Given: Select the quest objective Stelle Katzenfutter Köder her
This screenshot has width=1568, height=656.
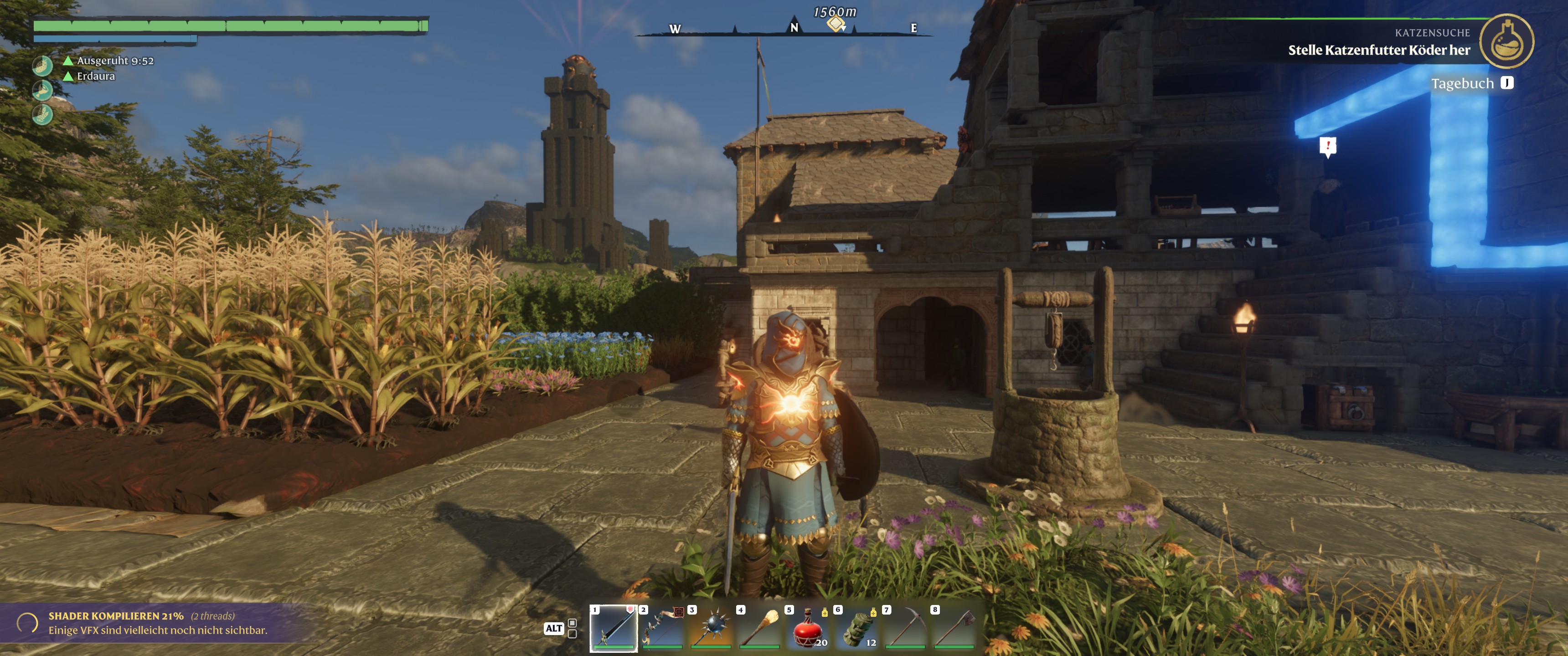Looking at the screenshot, I should (1378, 51).
